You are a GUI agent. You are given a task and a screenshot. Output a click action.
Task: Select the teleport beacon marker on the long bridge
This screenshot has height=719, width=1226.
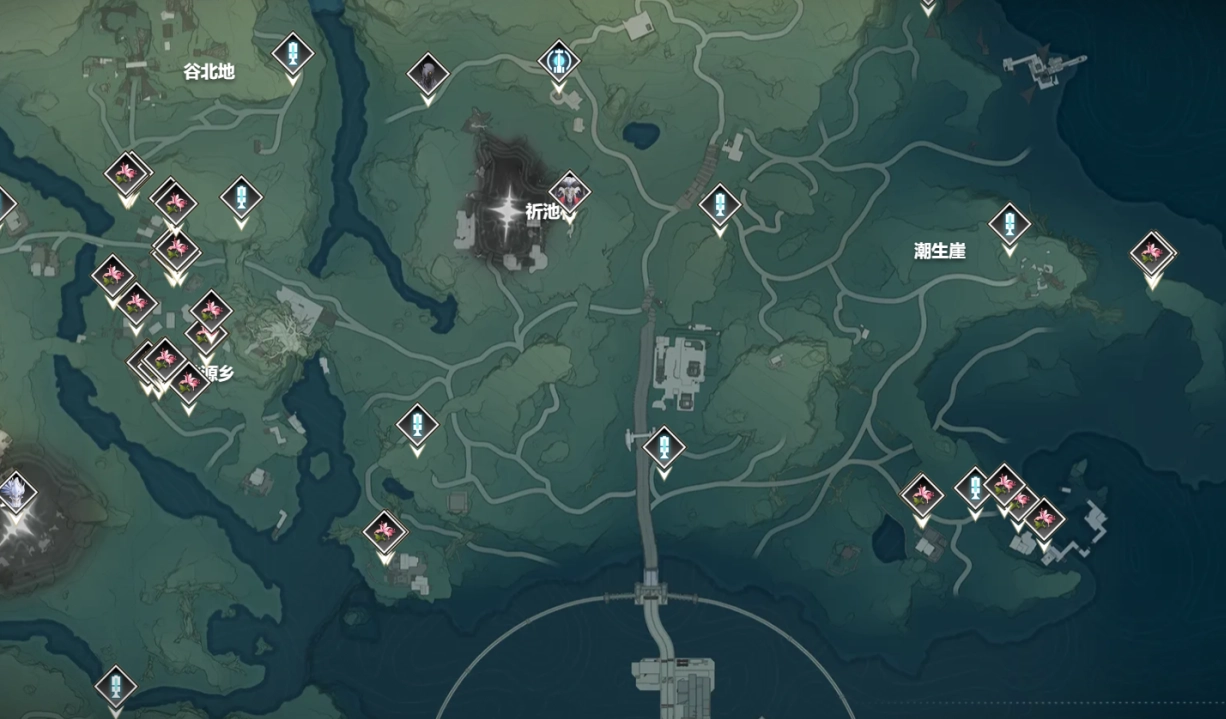point(663,447)
